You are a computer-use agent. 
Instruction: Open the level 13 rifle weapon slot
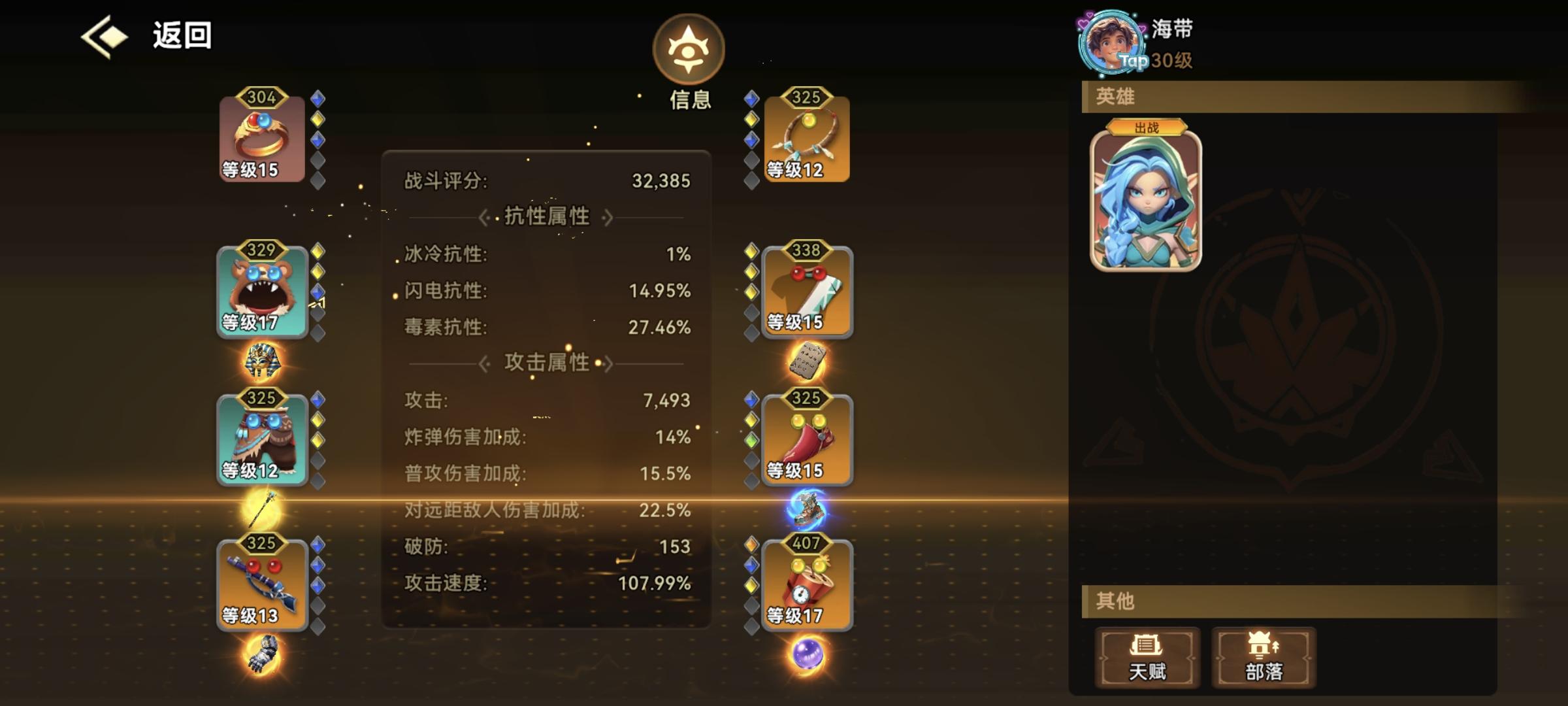coord(261,582)
